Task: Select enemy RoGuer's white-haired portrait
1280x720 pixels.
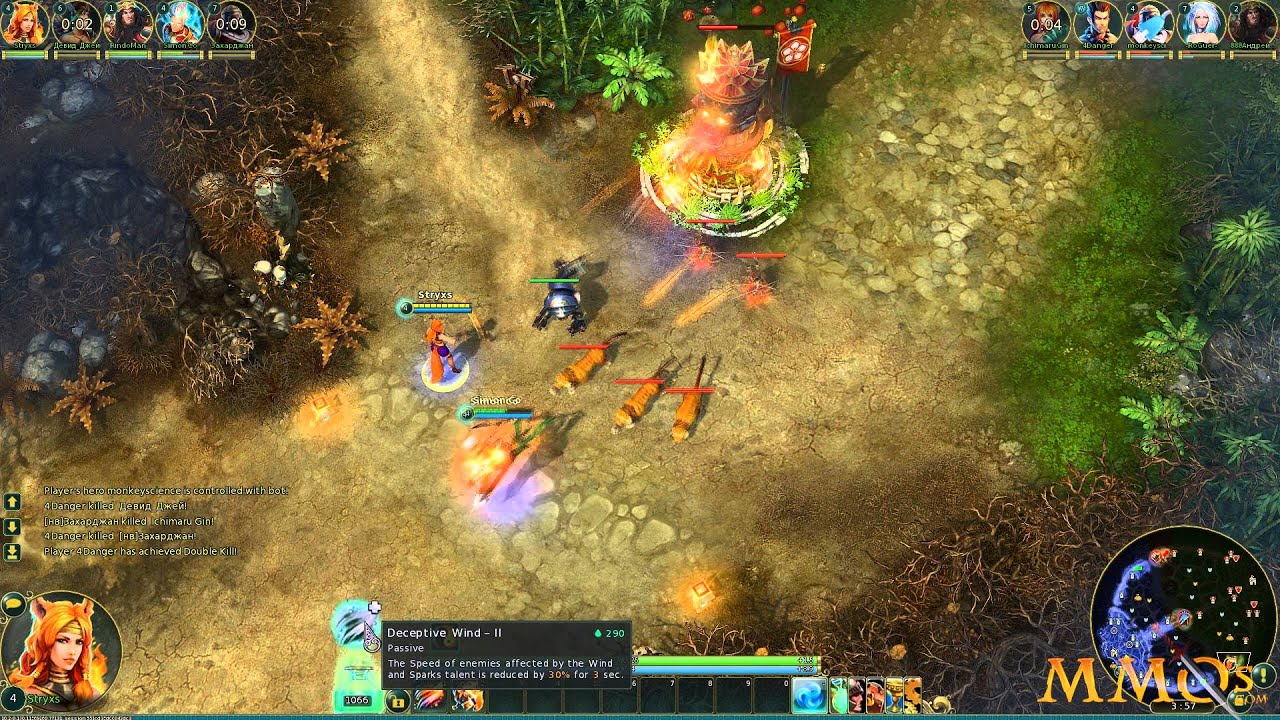Action: pyautogui.click(x=1201, y=23)
